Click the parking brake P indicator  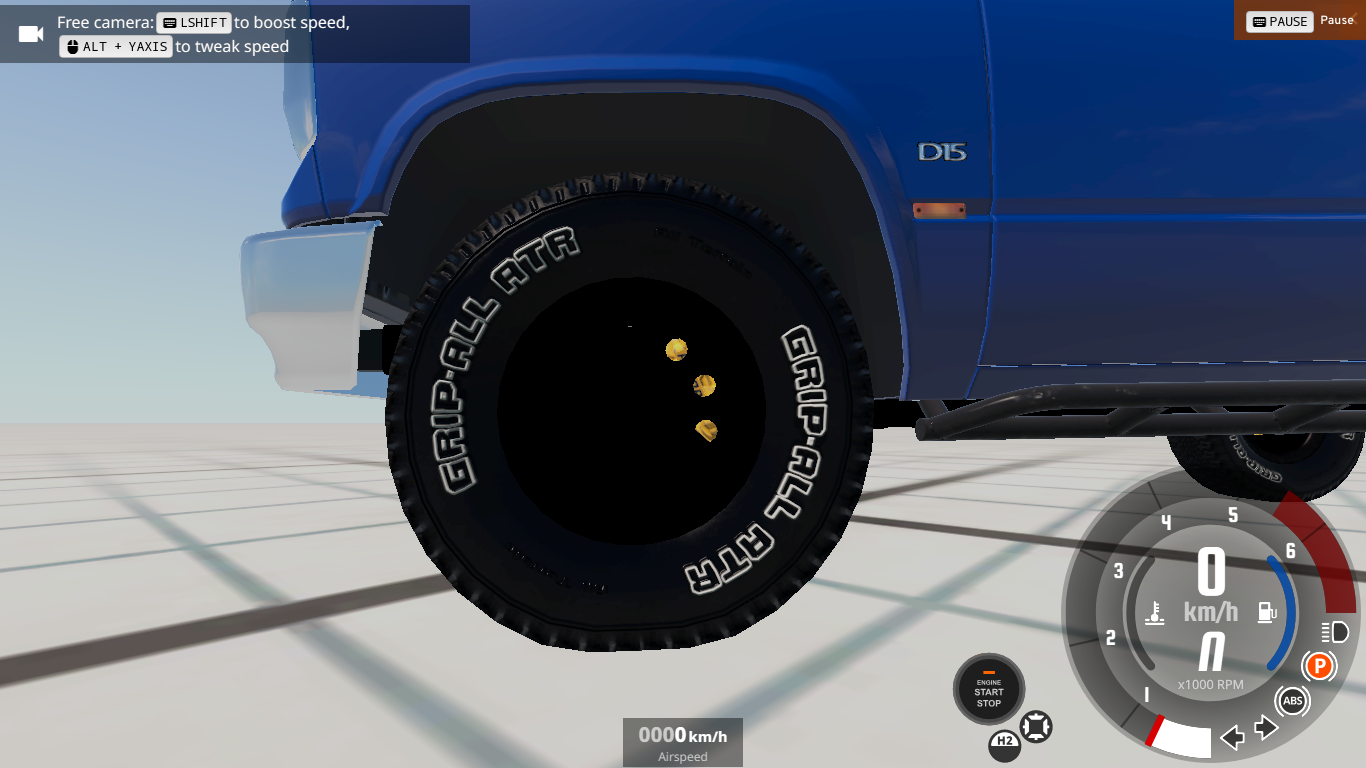pos(1318,665)
